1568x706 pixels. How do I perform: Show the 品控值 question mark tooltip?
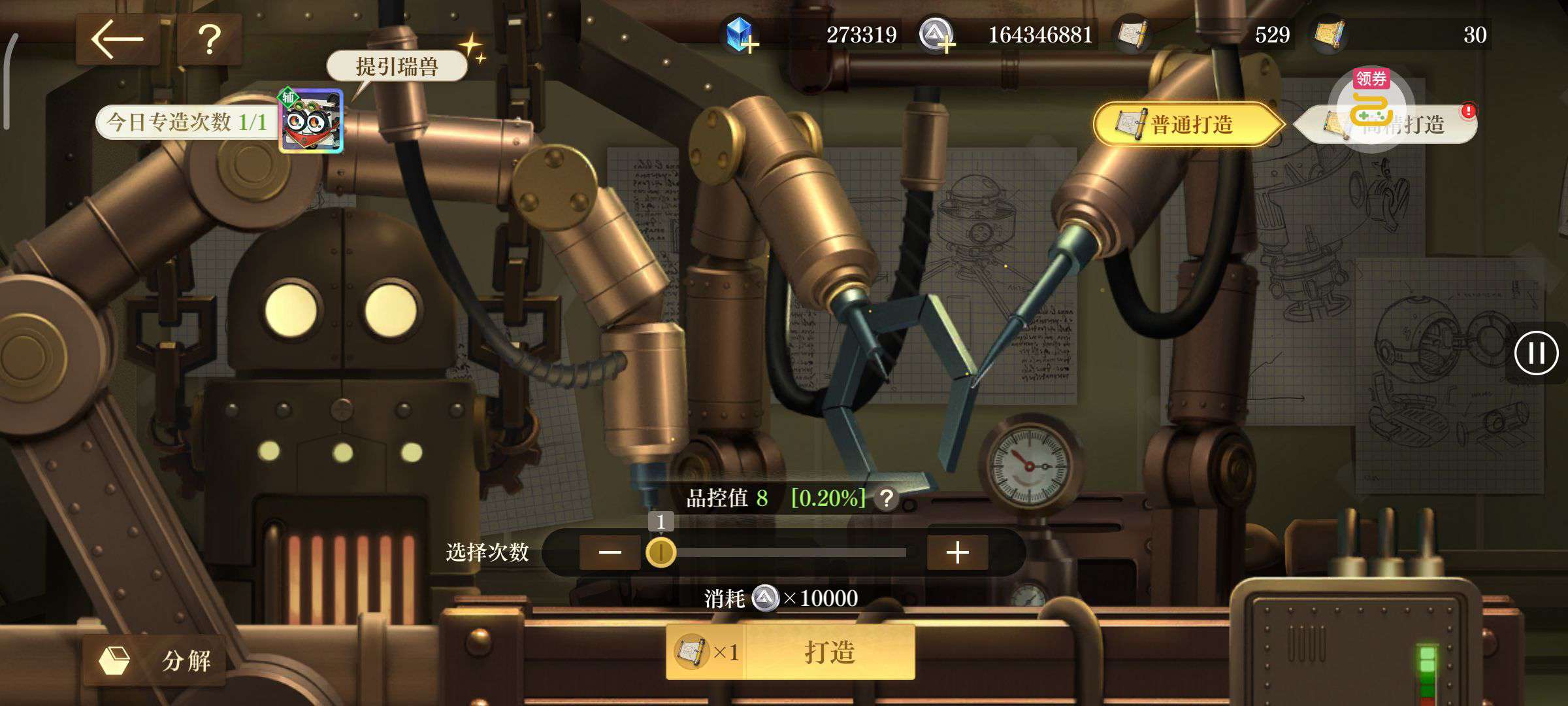click(887, 499)
